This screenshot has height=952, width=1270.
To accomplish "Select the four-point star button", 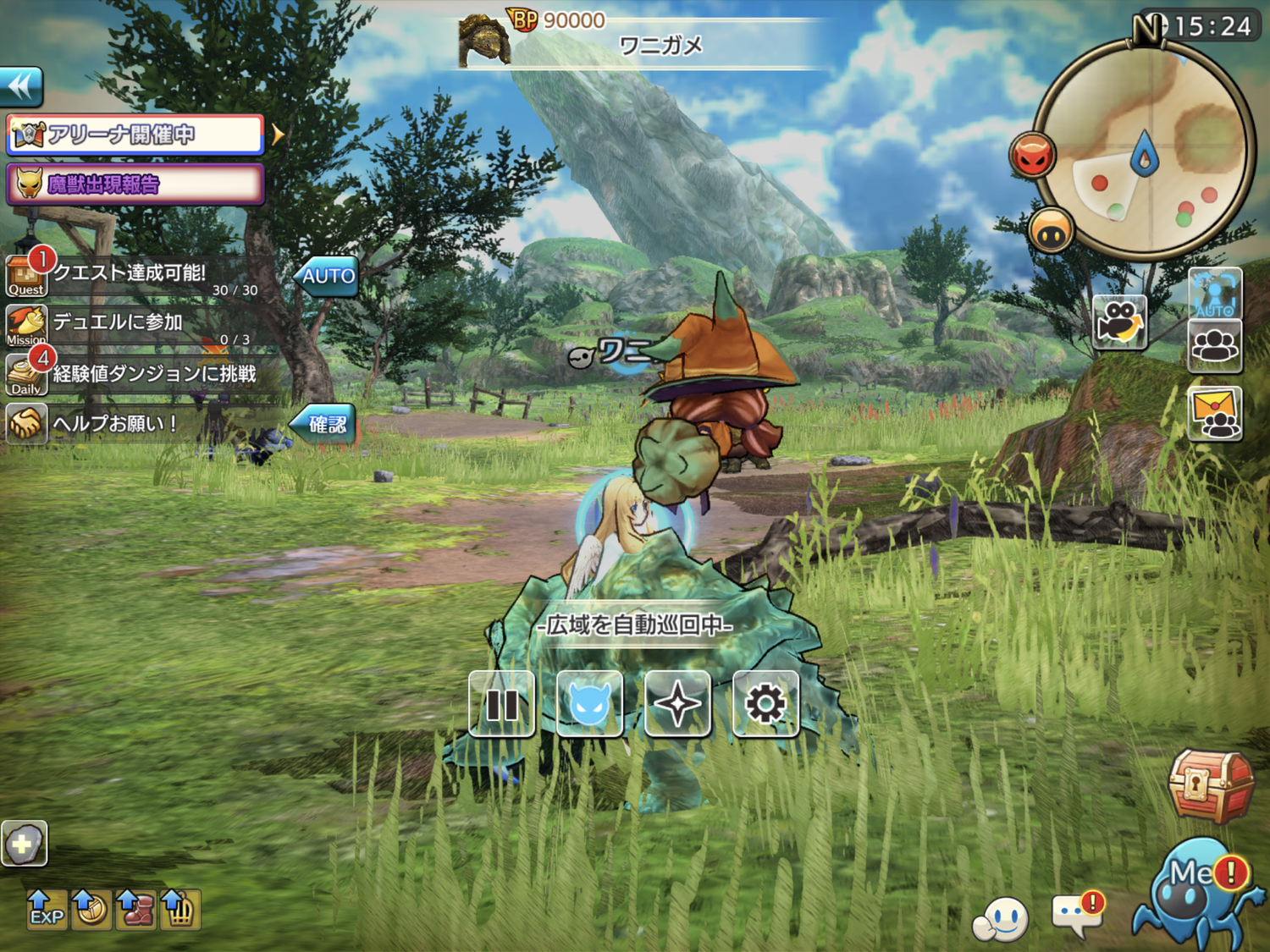I will (x=677, y=704).
